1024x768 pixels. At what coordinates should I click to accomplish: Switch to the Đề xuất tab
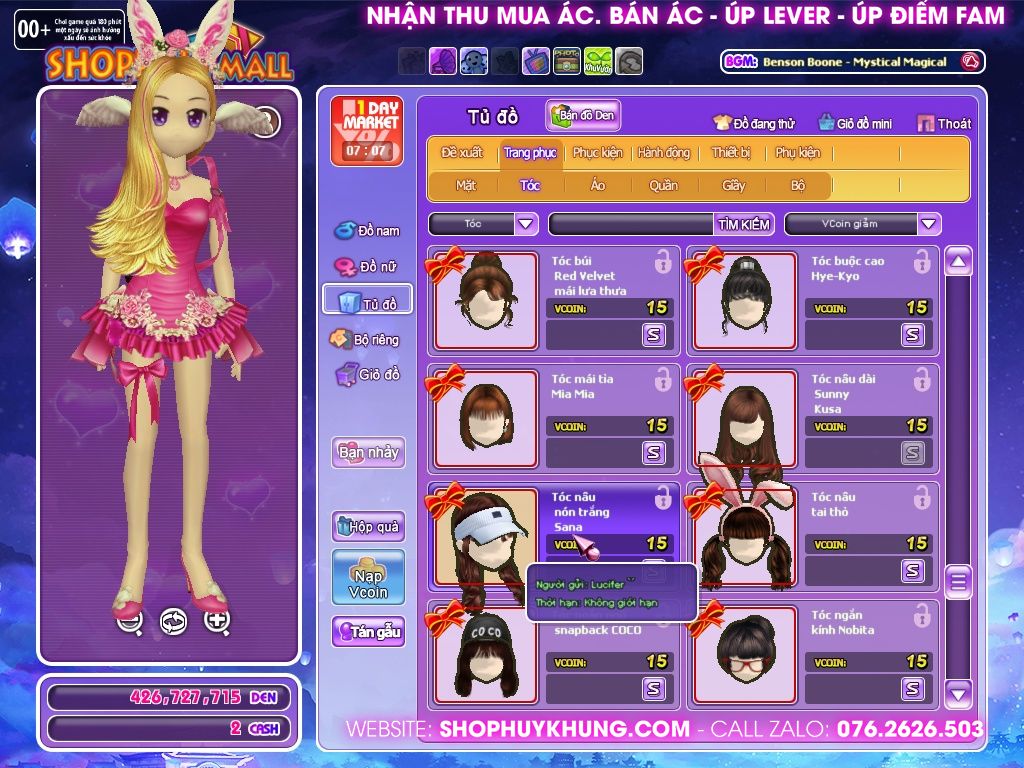point(461,153)
